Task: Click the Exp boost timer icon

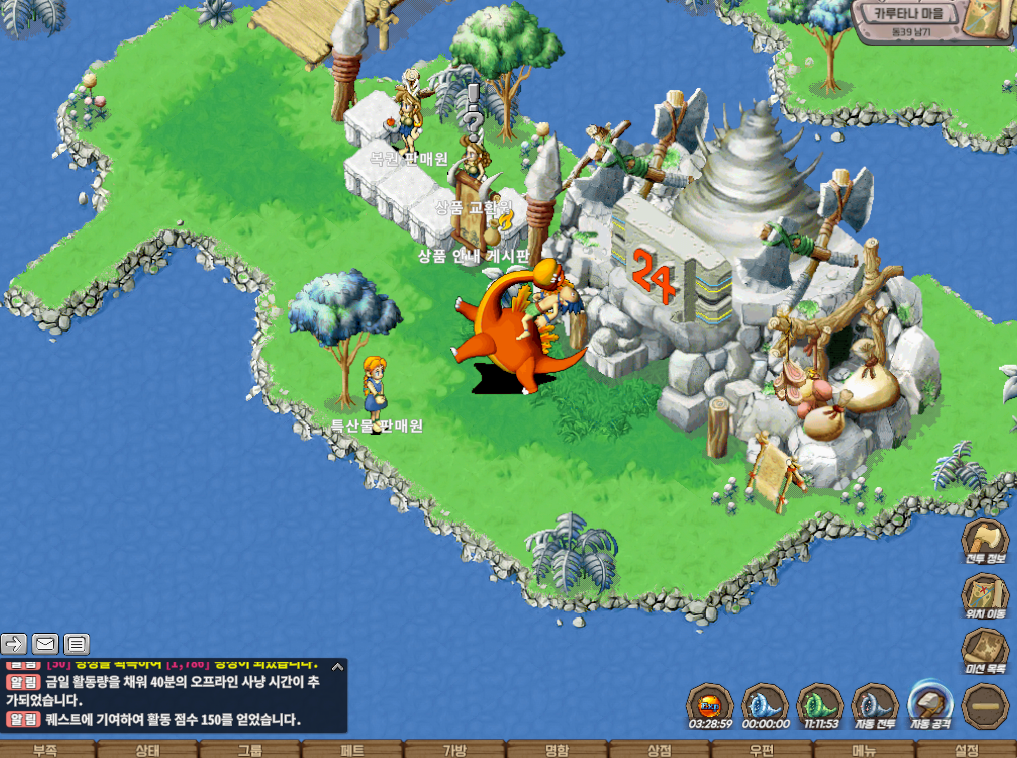Action: (710, 705)
